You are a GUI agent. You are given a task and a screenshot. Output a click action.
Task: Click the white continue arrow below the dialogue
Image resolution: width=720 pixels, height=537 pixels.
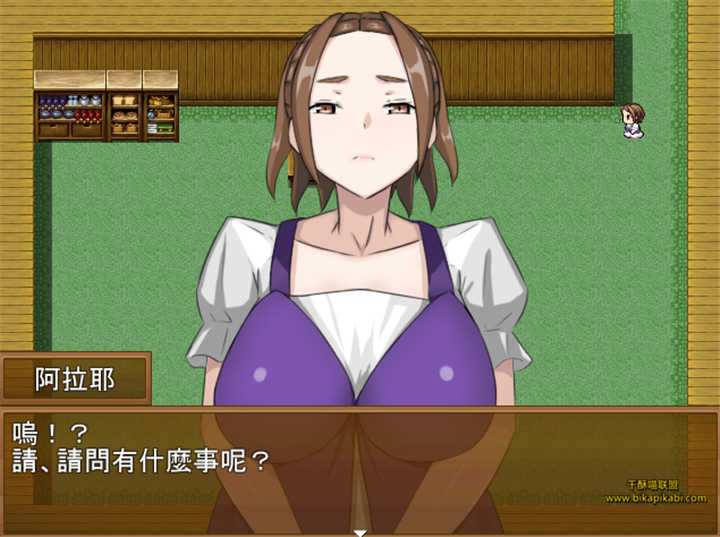click(x=360, y=532)
